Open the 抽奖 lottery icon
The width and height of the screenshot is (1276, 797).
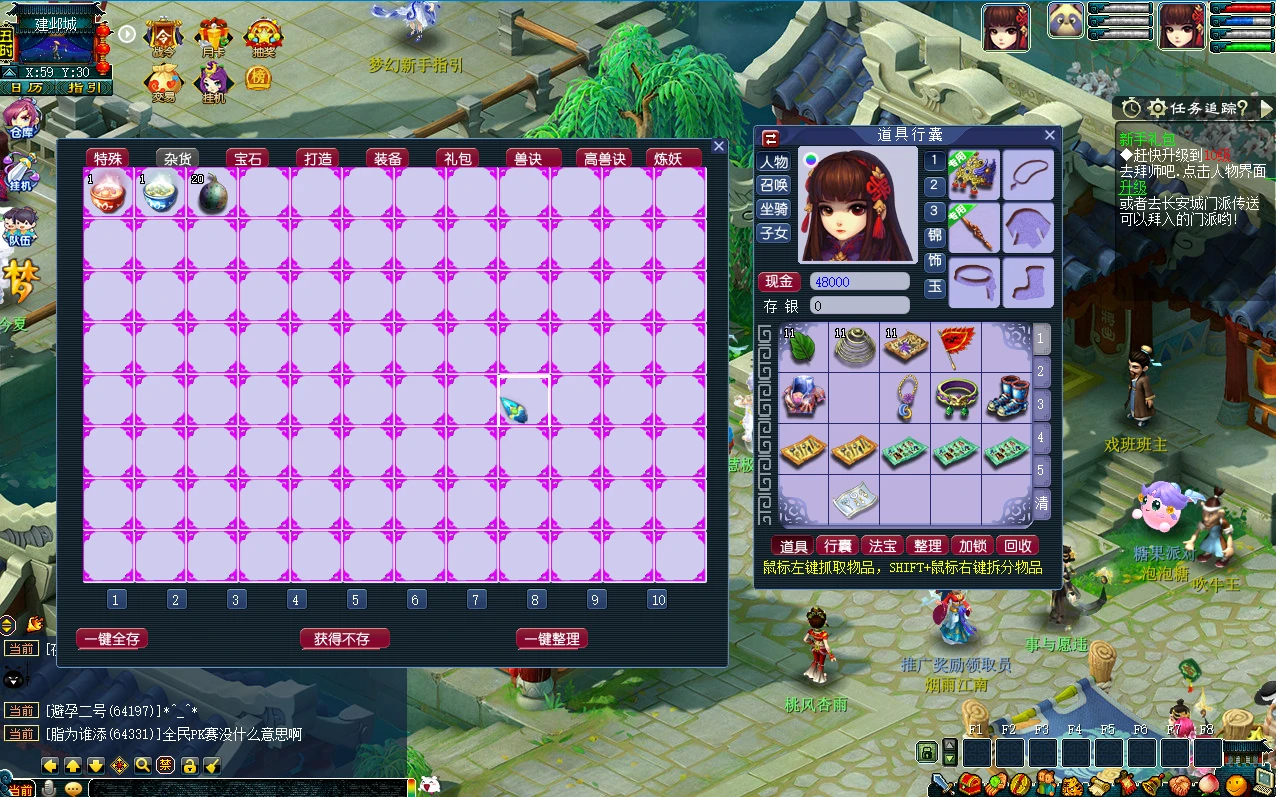pyautogui.click(x=263, y=38)
